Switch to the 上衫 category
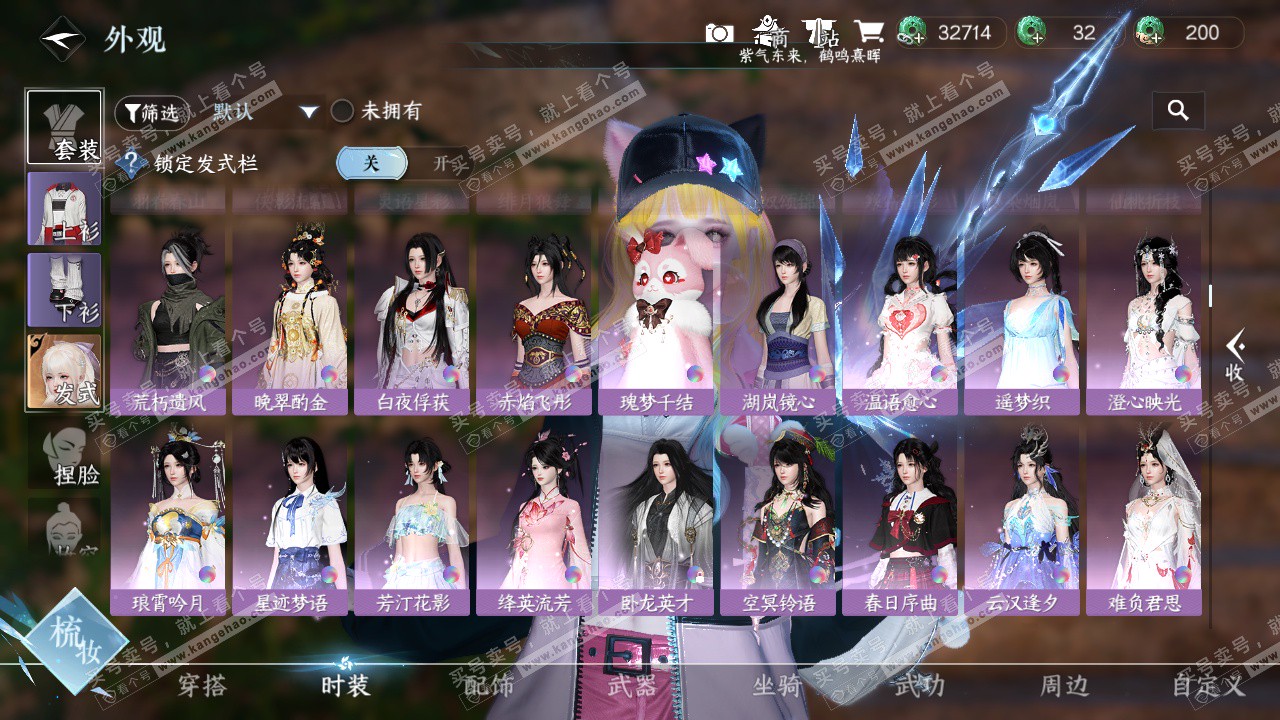Viewport: 1280px width, 720px height. pyautogui.click(x=64, y=208)
